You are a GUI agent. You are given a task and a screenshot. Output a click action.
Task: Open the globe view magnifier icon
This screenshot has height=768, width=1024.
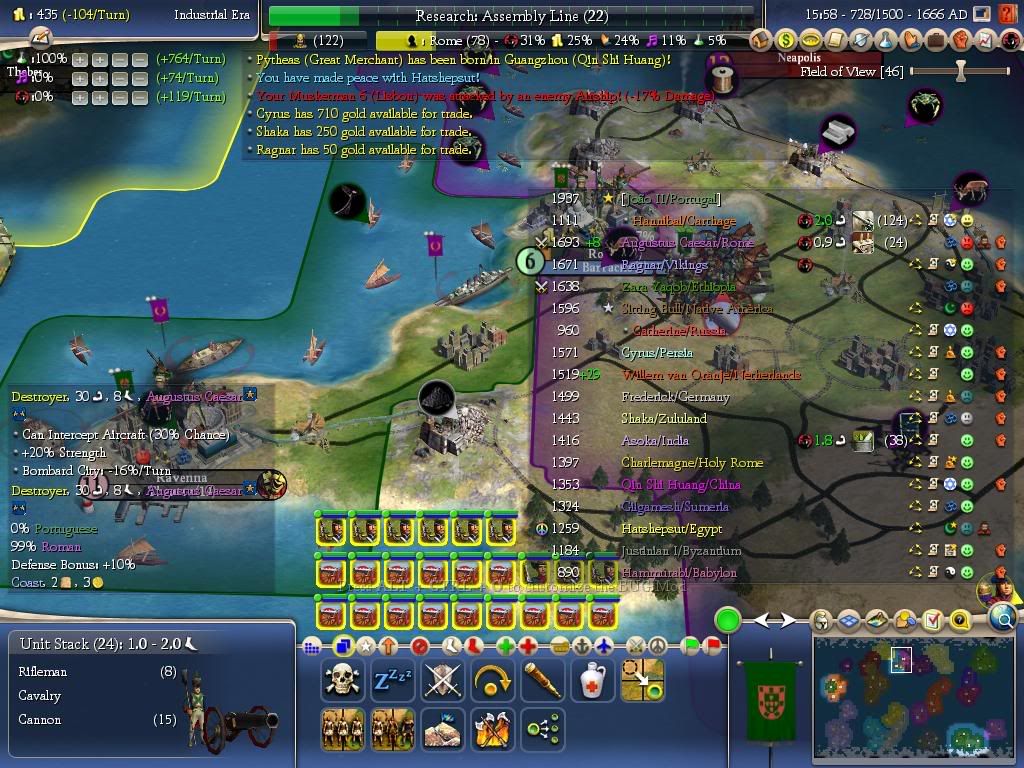pos(1003,620)
